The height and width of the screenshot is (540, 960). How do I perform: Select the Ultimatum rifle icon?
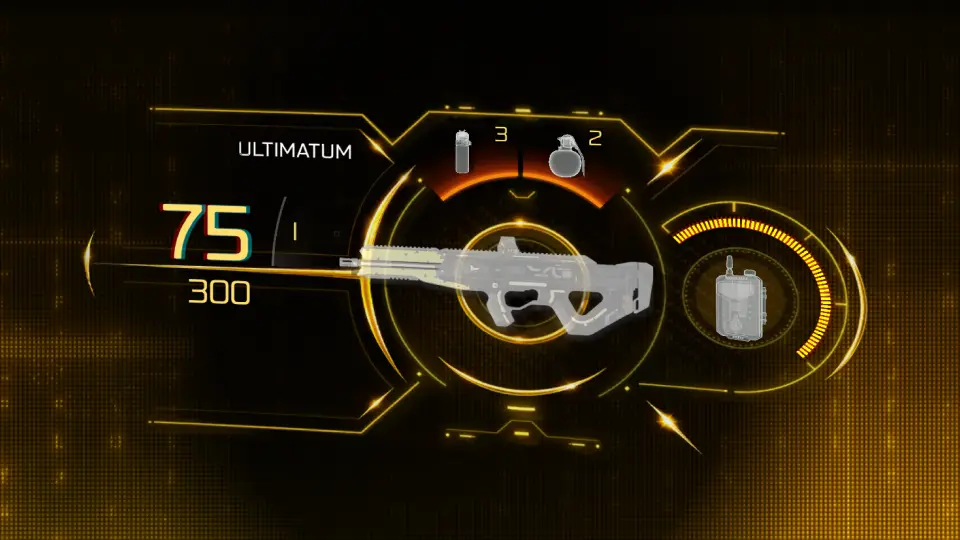pyautogui.click(x=500, y=284)
